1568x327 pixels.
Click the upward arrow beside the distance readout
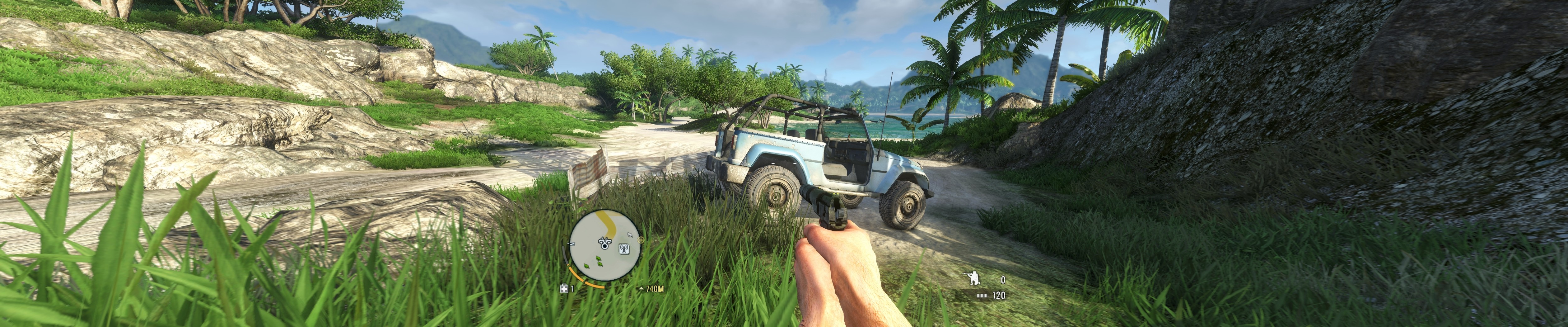[642, 288]
